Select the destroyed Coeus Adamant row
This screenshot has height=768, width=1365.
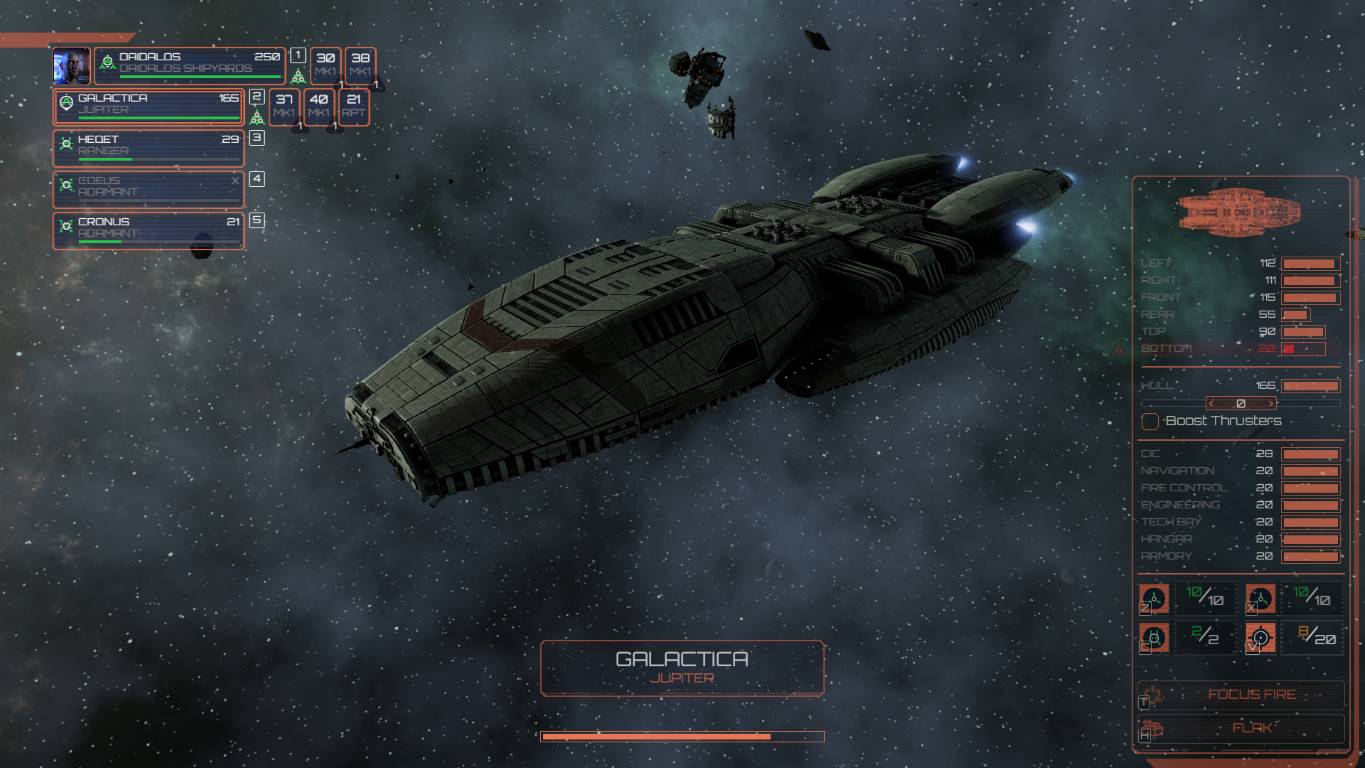coord(150,188)
